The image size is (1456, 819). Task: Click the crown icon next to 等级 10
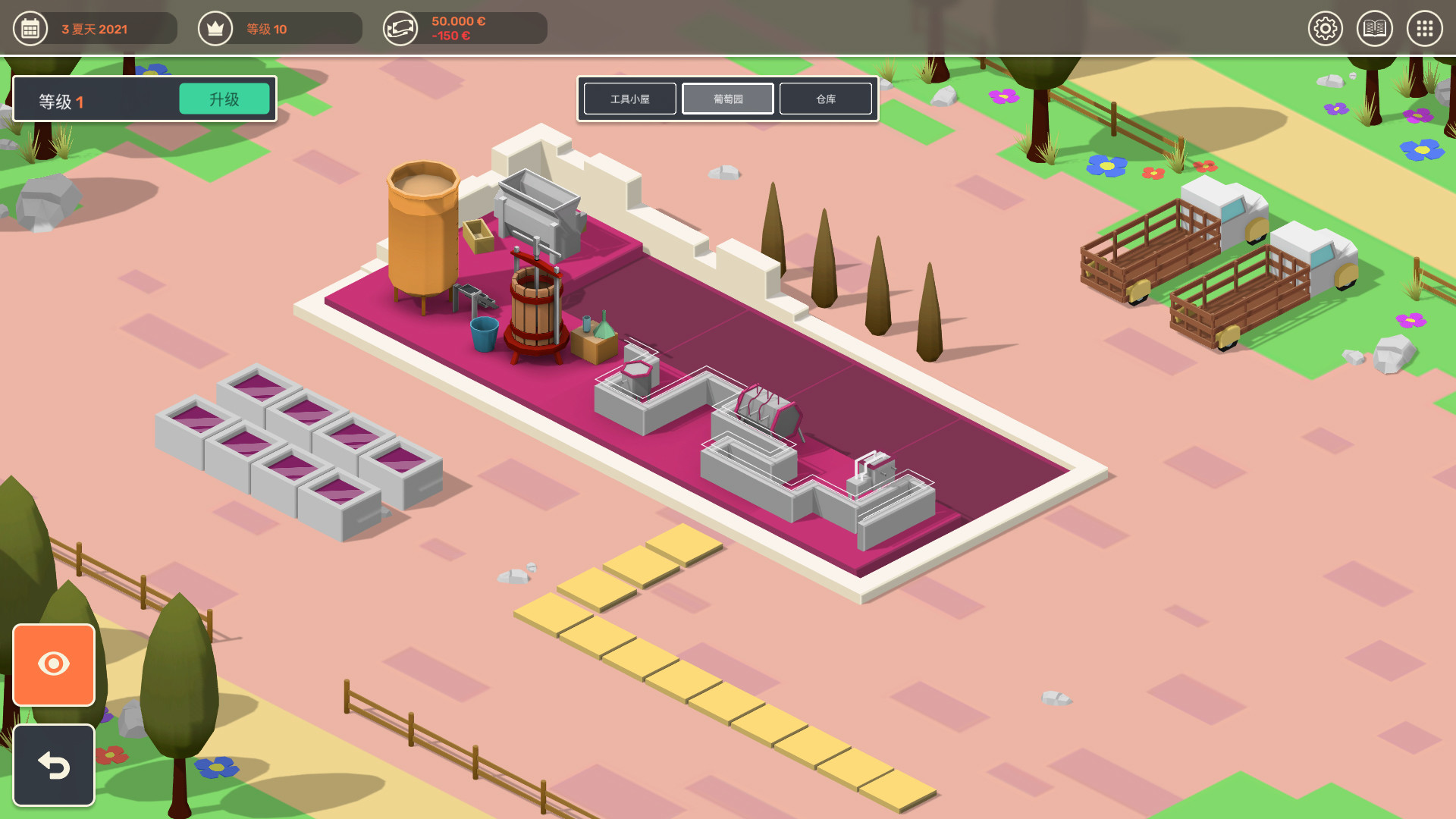coord(215,29)
